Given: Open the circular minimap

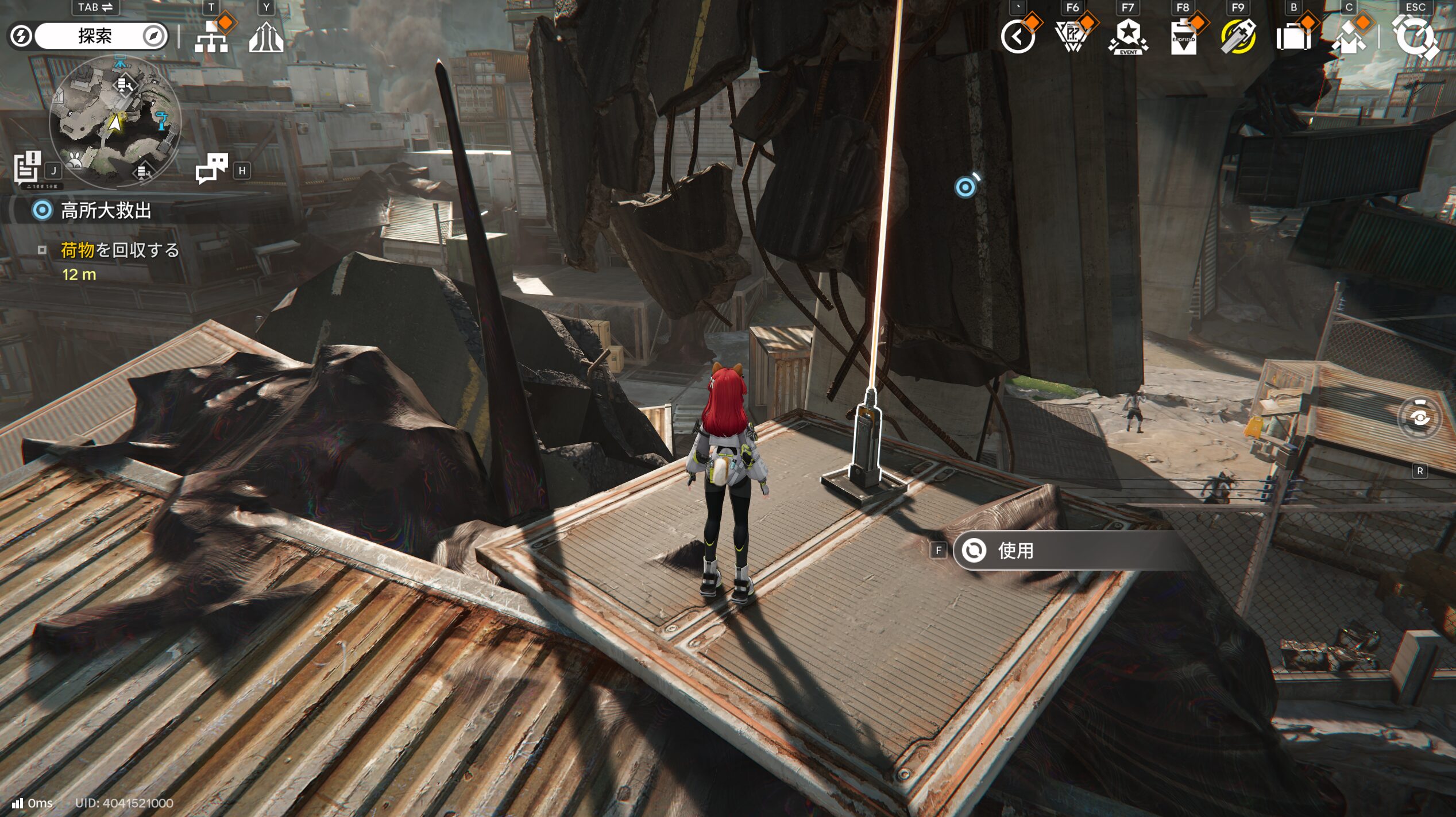Looking at the screenshot, I should (x=115, y=122).
